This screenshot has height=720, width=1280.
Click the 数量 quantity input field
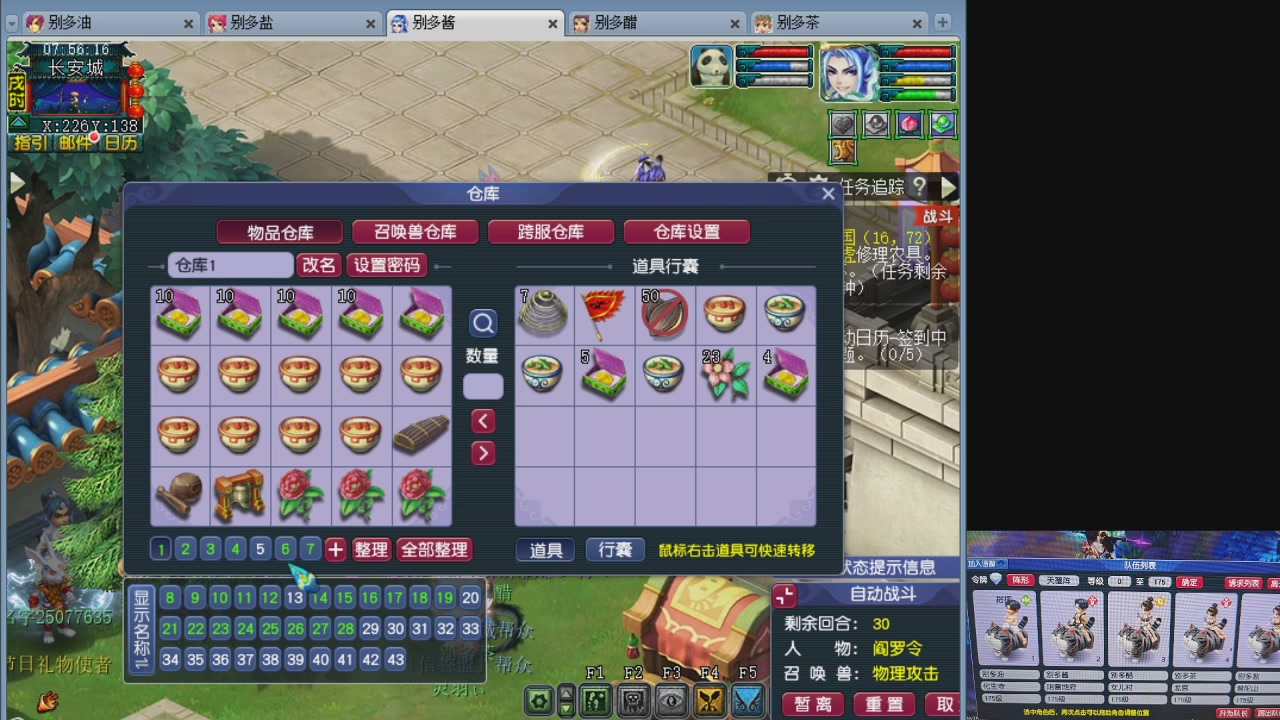point(483,386)
